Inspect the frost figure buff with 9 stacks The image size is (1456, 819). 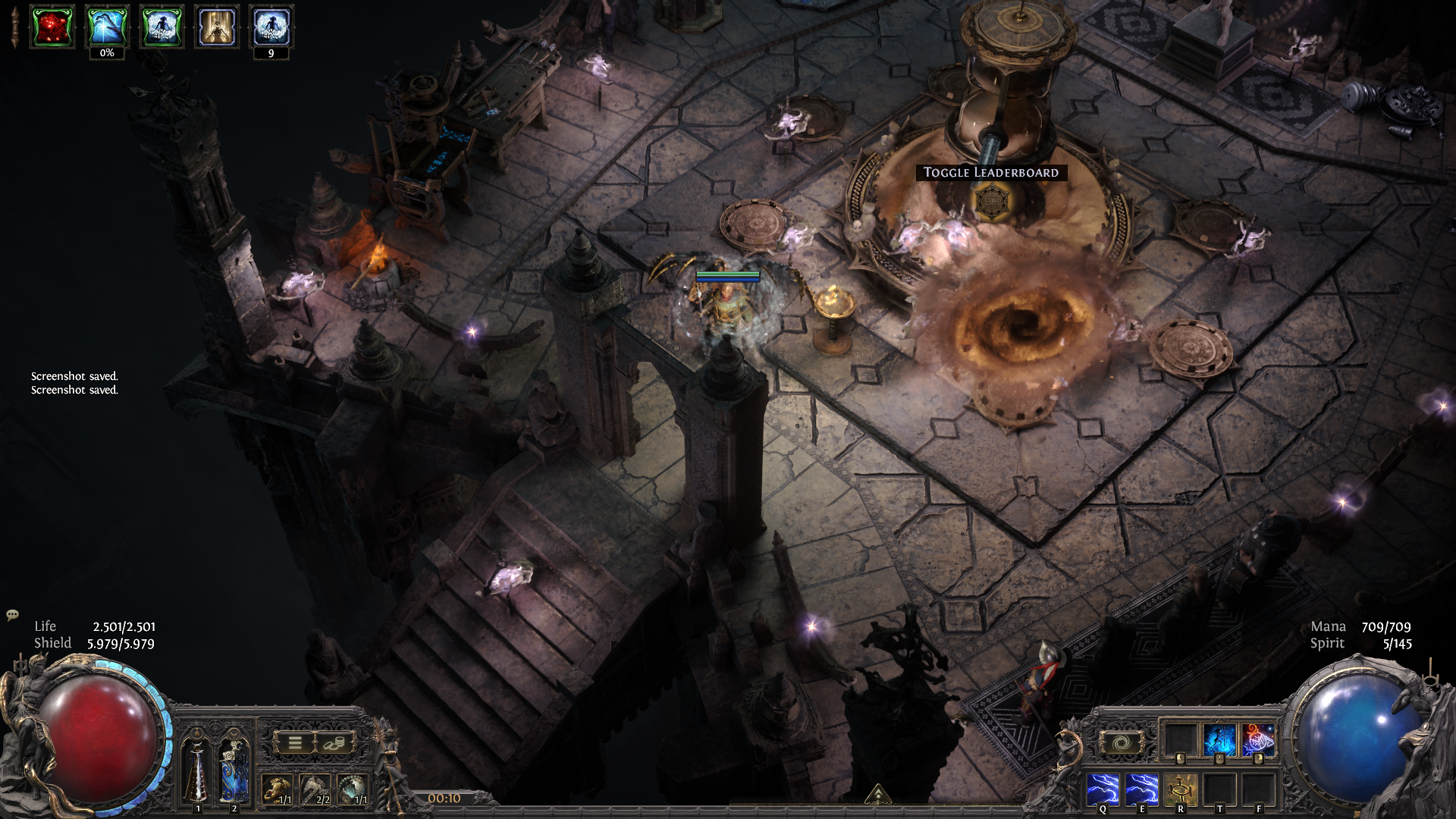point(271,27)
